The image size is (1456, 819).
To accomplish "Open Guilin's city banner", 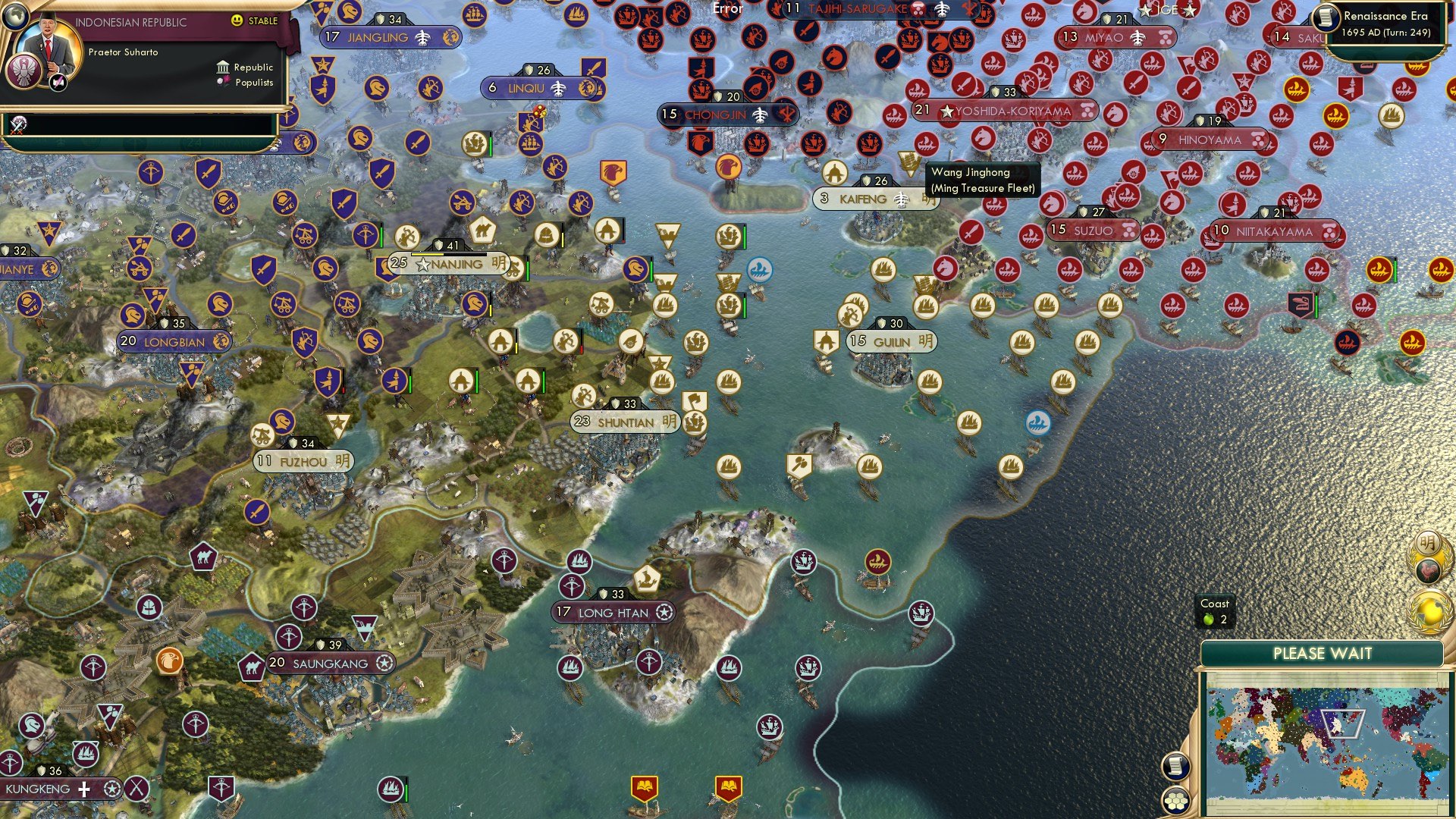I will [x=892, y=341].
